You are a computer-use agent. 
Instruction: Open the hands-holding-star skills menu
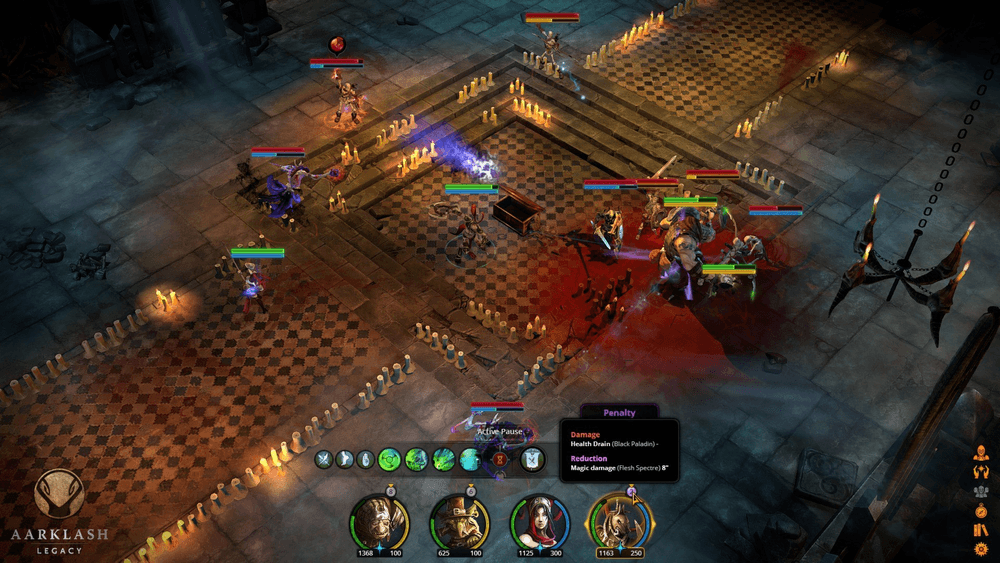coord(981,472)
